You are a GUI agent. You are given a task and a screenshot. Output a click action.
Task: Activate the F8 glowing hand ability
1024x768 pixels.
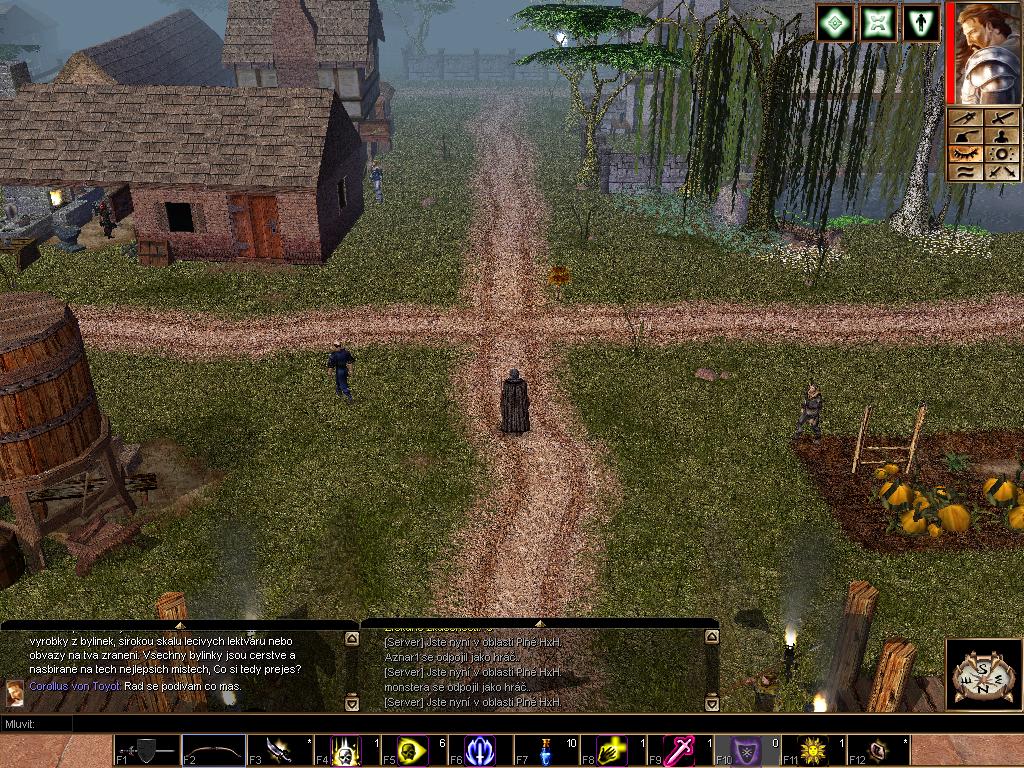click(x=611, y=750)
